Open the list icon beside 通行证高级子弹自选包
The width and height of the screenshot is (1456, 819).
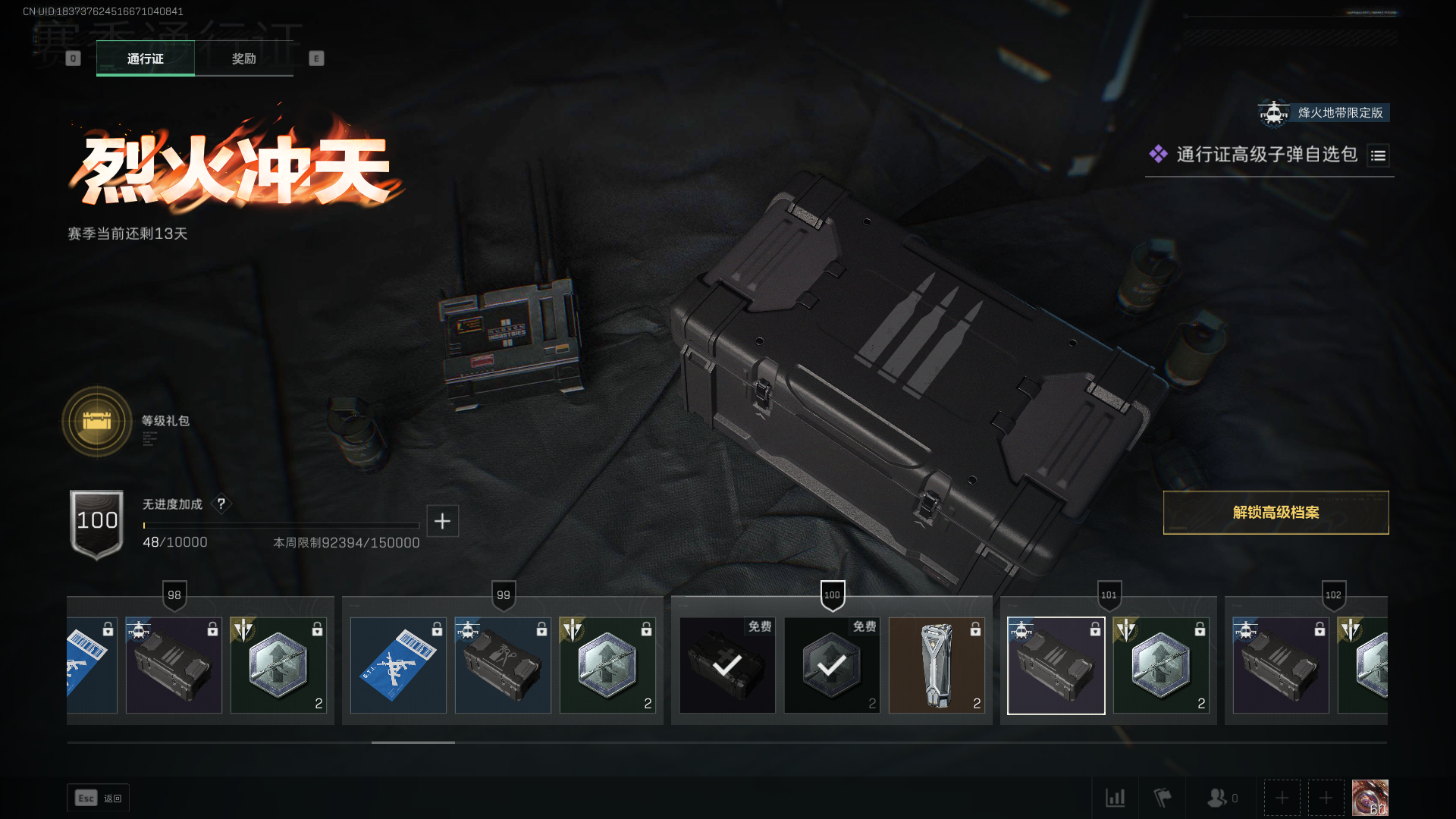coord(1378,155)
